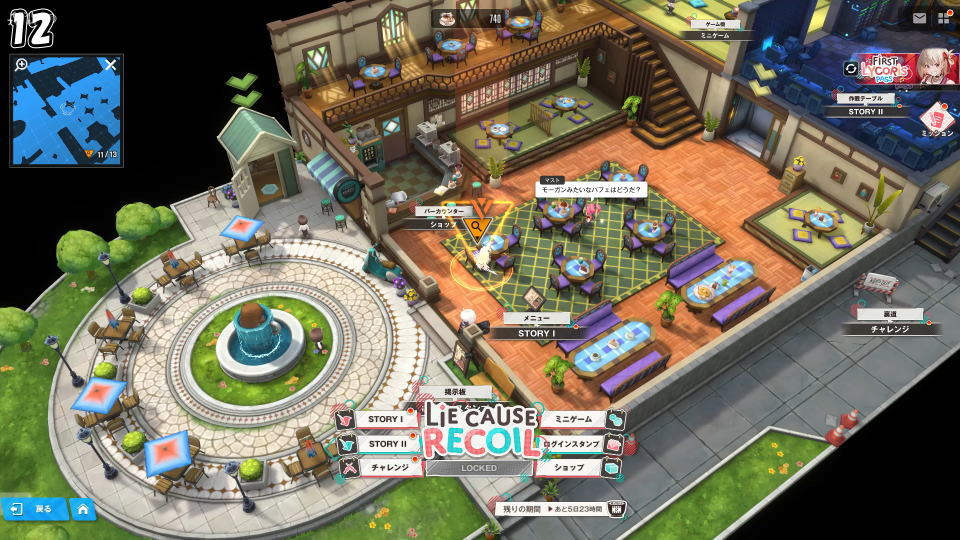The height and width of the screenshot is (540, 960).
Task: Open the mail envelope icon
Action: pos(919,17)
